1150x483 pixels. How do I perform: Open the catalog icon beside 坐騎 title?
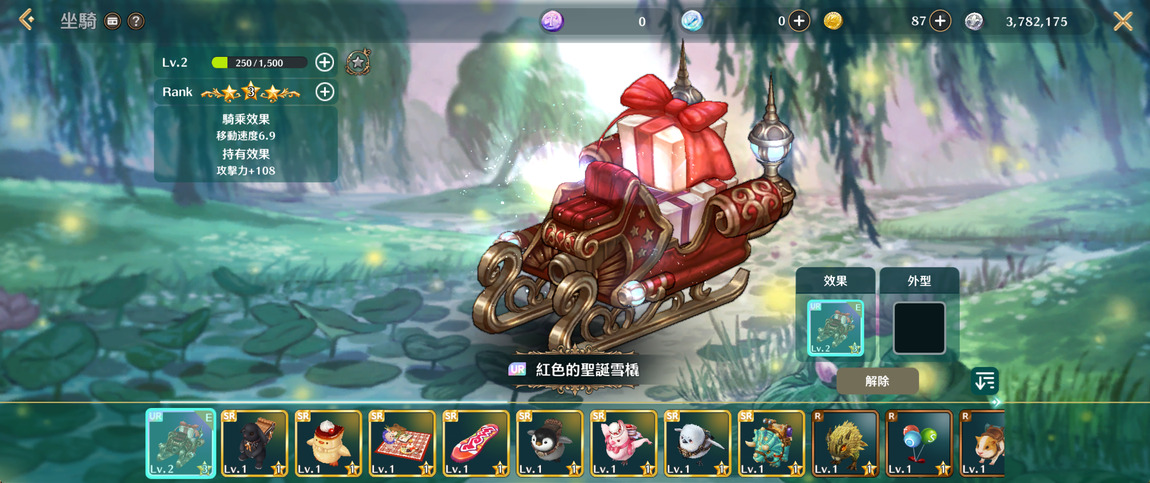click(113, 21)
